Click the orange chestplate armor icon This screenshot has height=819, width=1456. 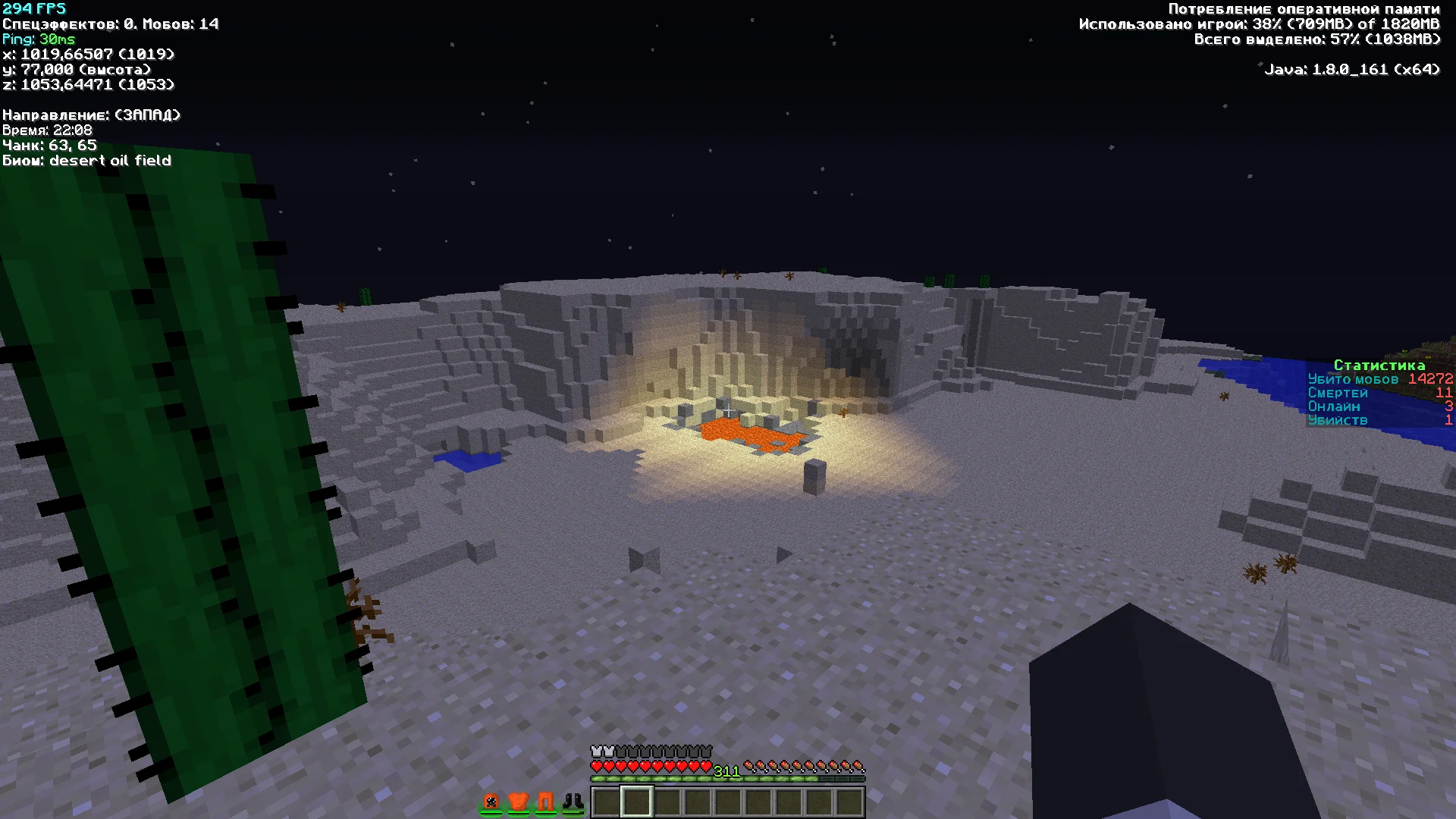(x=518, y=801)
